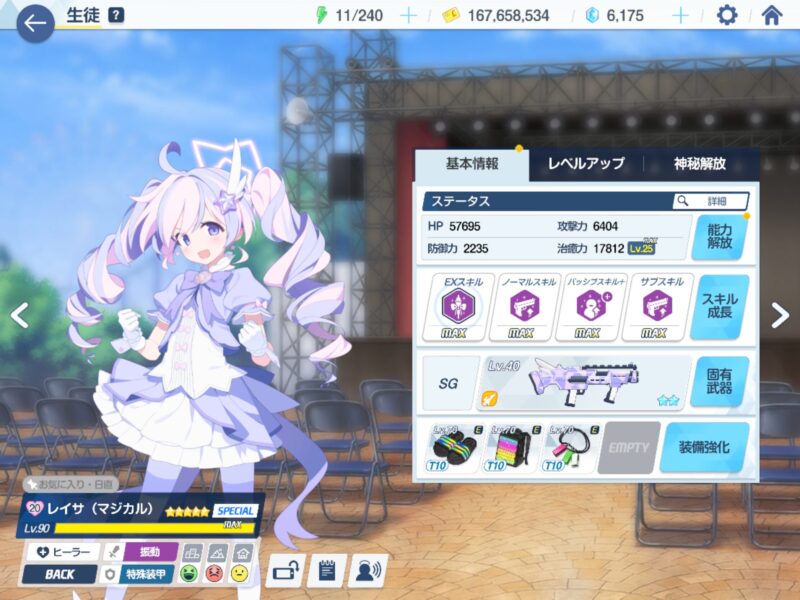The height and width of the screenshot is (600, 800).
Task: Open the gear settings menu
Action: coord(727,15)
